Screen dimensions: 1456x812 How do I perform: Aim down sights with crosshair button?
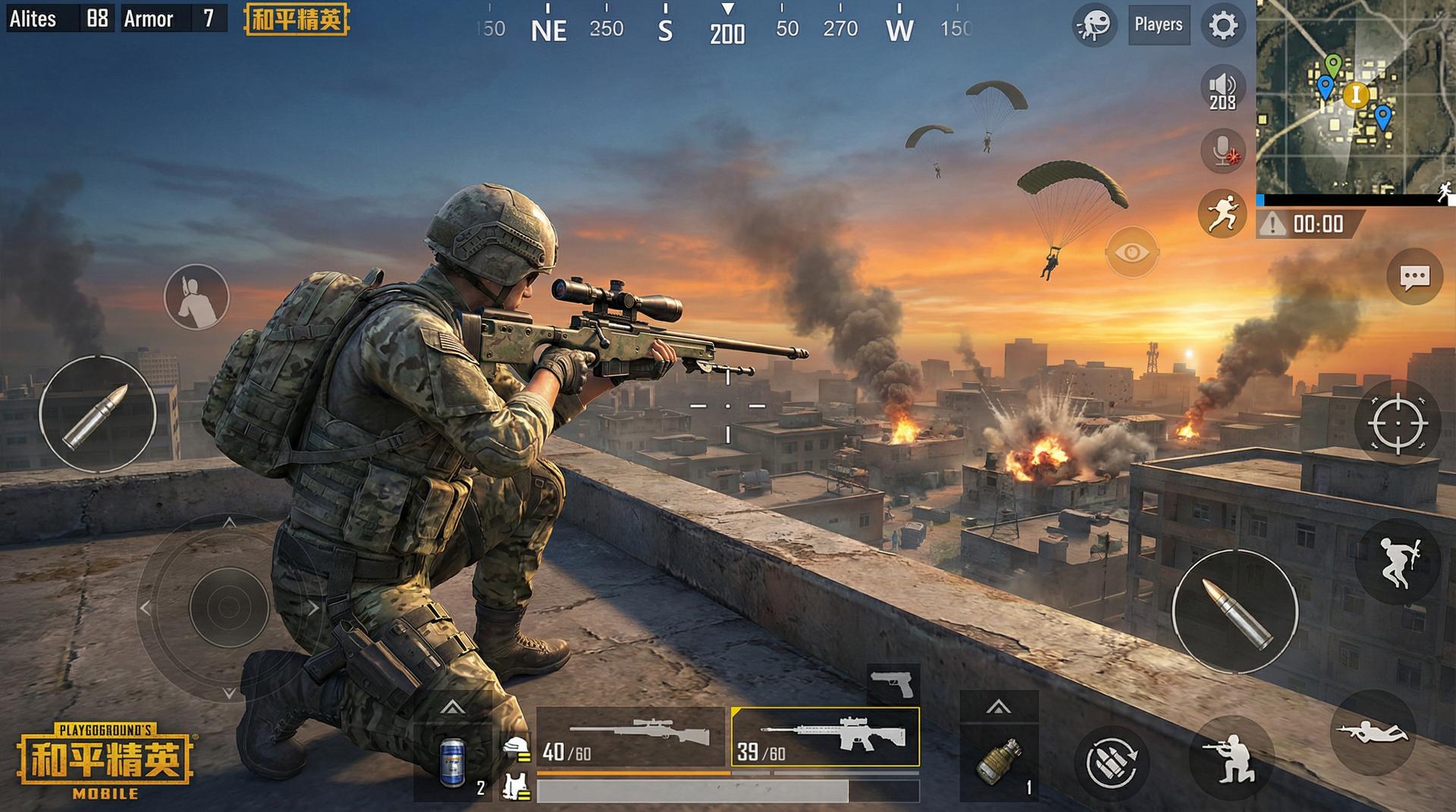[x=1397, y=423]
